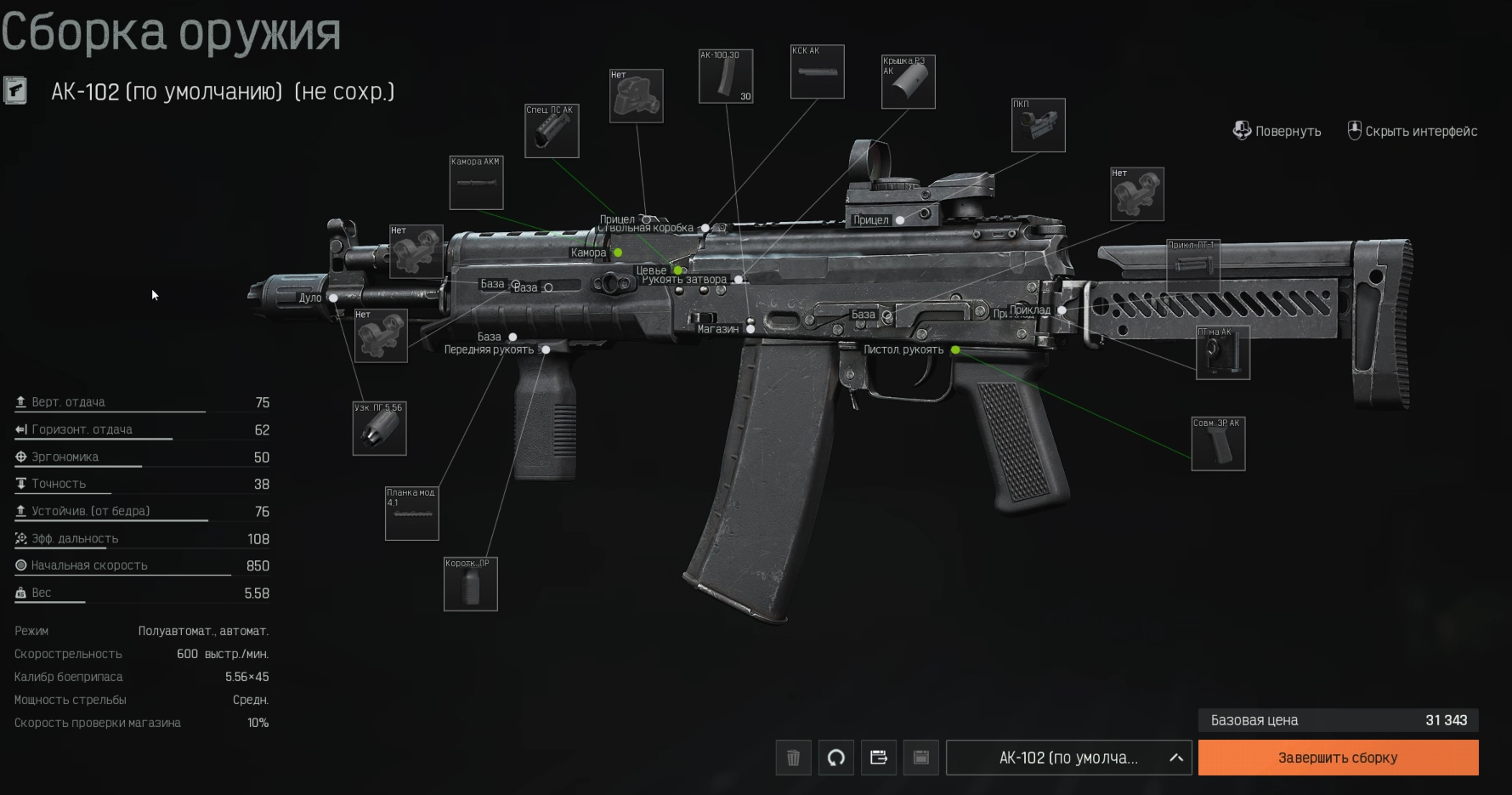This screenshot has width=1512, height=795.
Task: Open the АК-102 preset dropdown
Action: [1068, 758]
